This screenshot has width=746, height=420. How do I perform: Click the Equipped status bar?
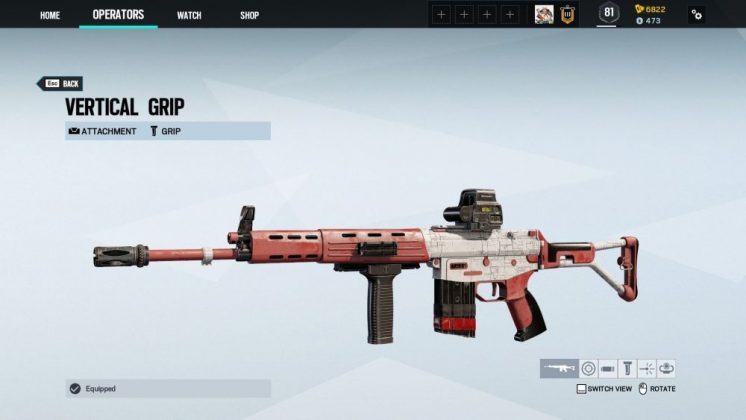168,388
